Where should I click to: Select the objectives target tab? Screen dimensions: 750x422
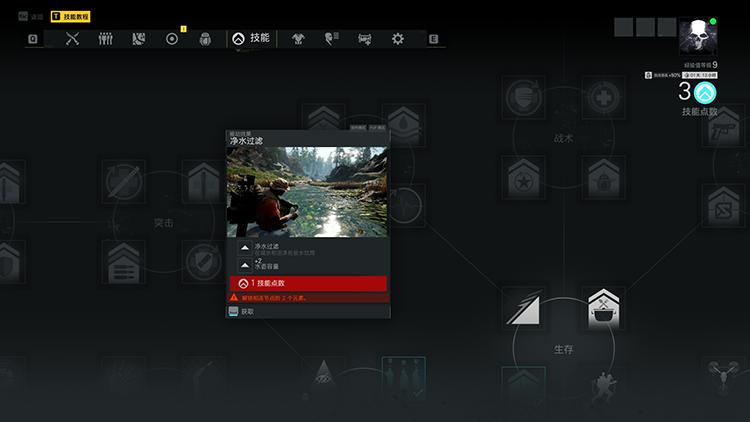pyautogui.click(x=172, y=39)
